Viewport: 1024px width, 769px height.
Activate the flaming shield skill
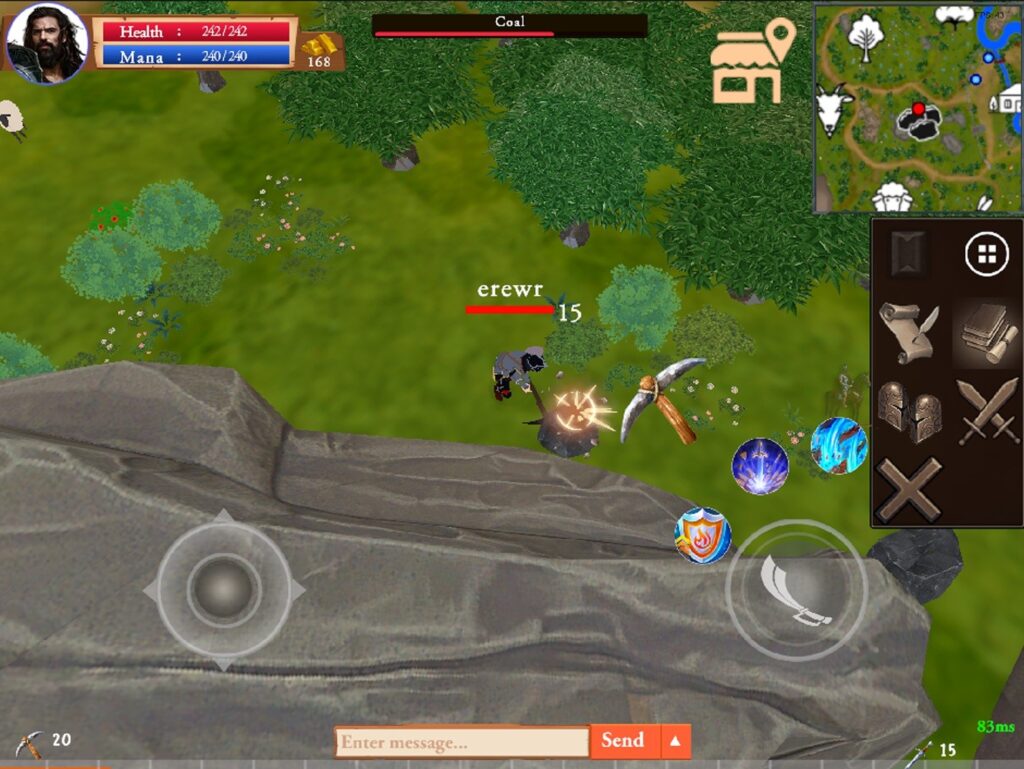point(703,535)
